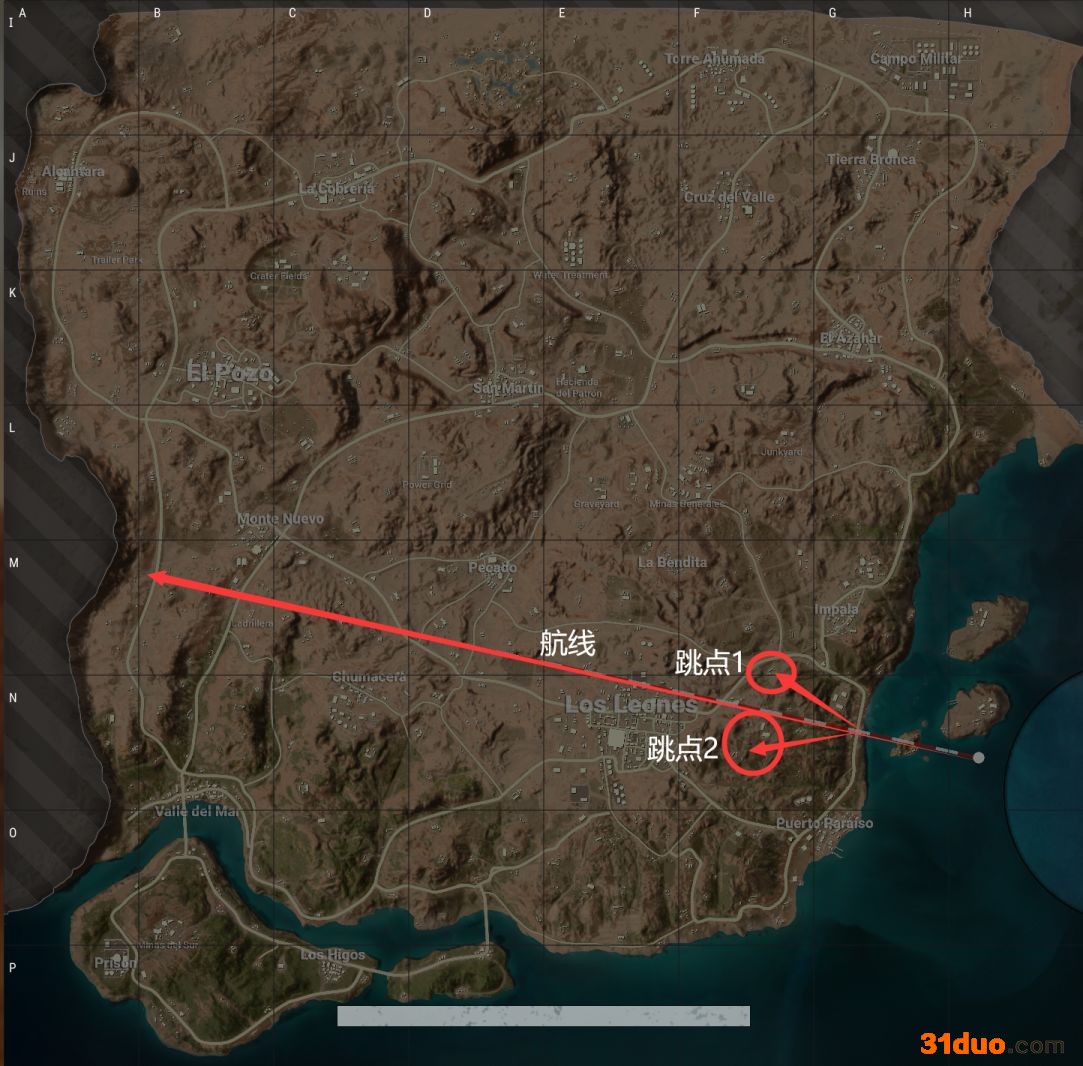Mark the Prison label on the map
This screenshot has height=1066, width=1083.
pos(115,963)
